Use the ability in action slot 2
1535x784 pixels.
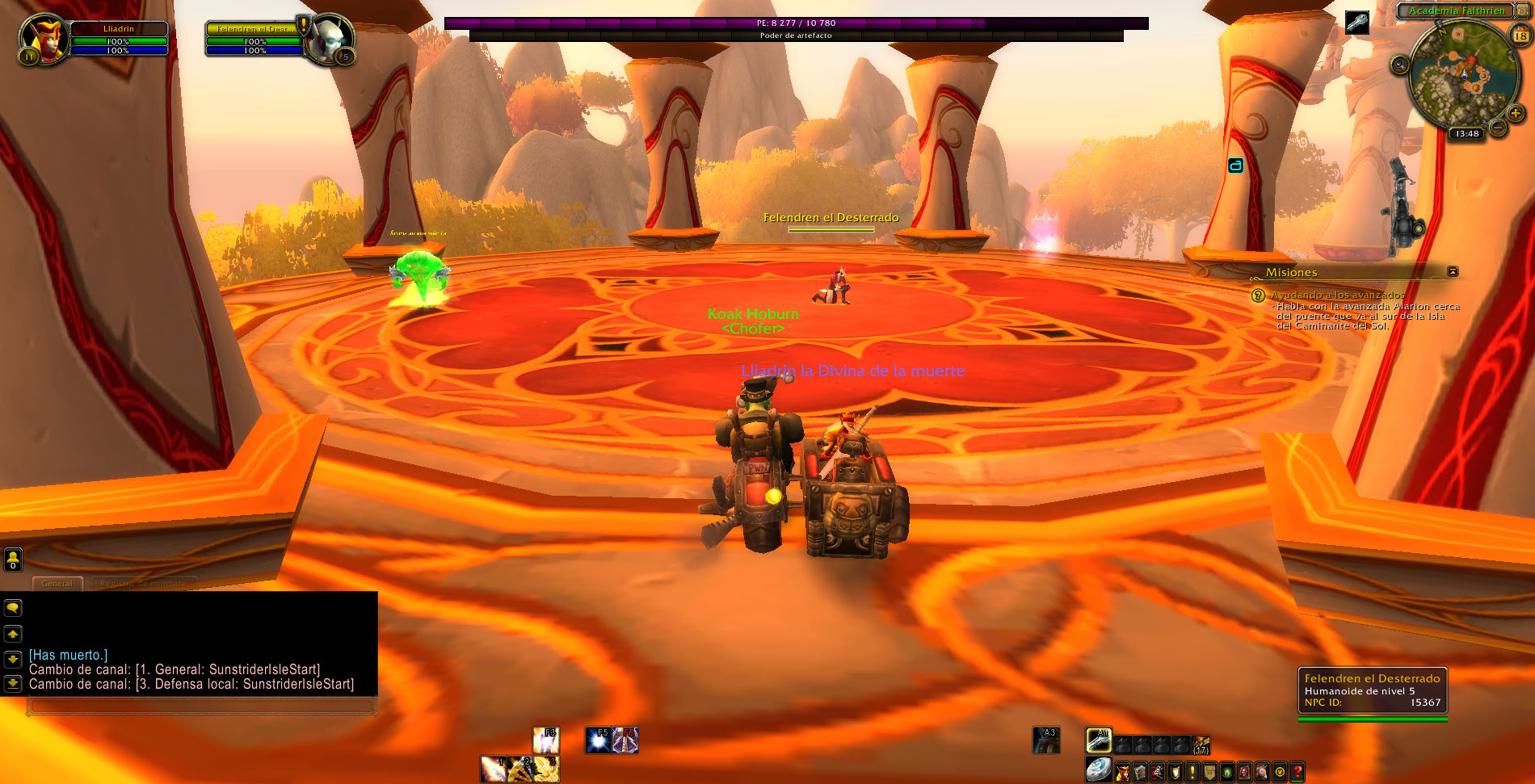coord(519,769)
